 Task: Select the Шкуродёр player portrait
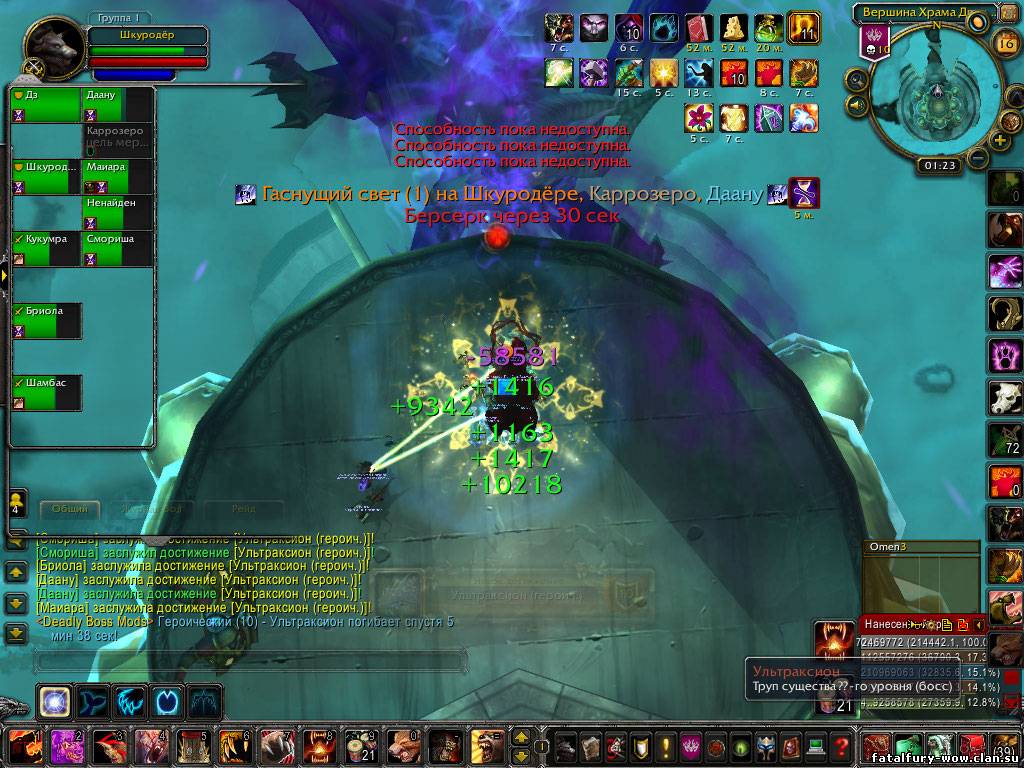52,46
